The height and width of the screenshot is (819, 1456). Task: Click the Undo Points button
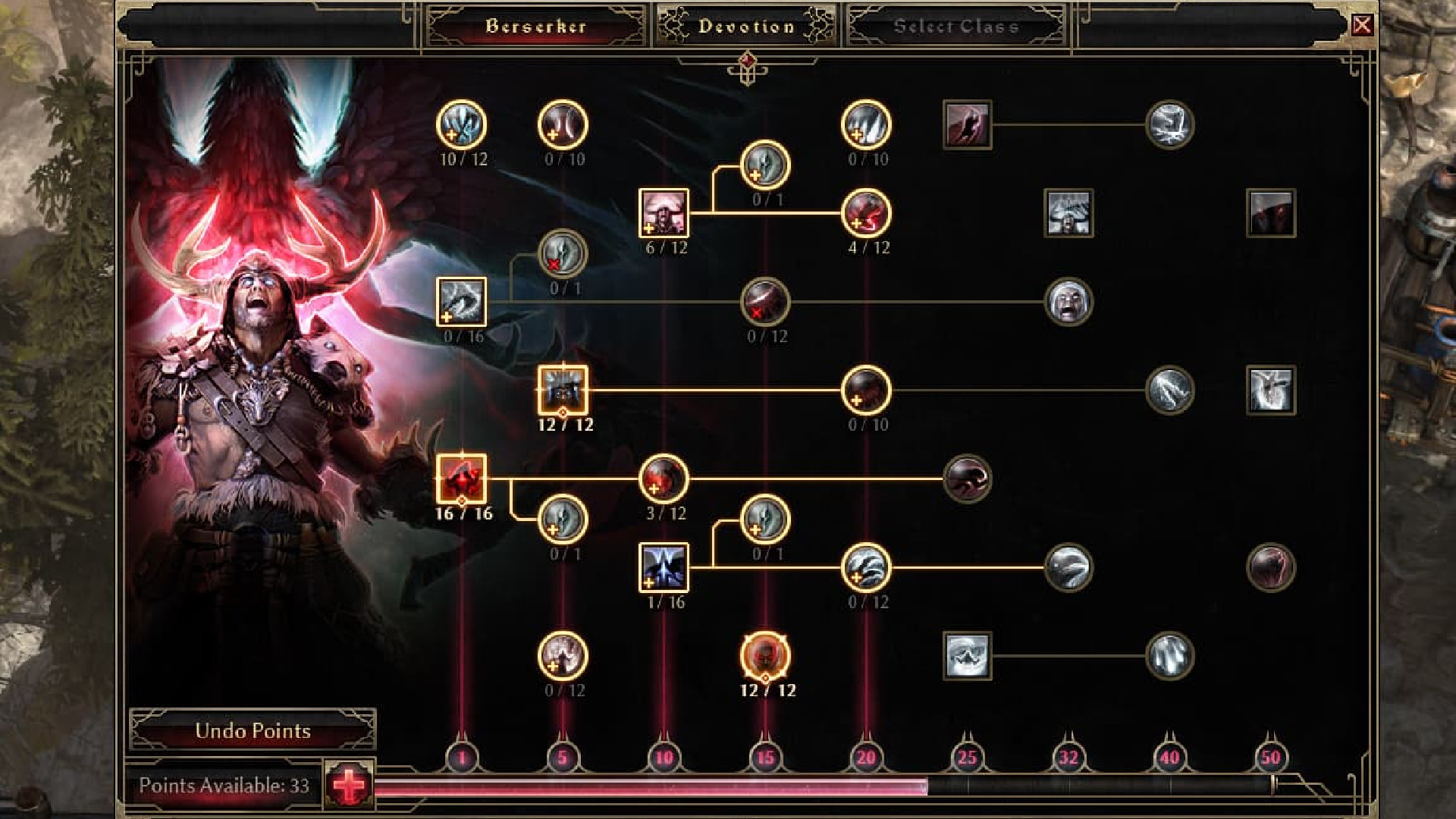253,732
